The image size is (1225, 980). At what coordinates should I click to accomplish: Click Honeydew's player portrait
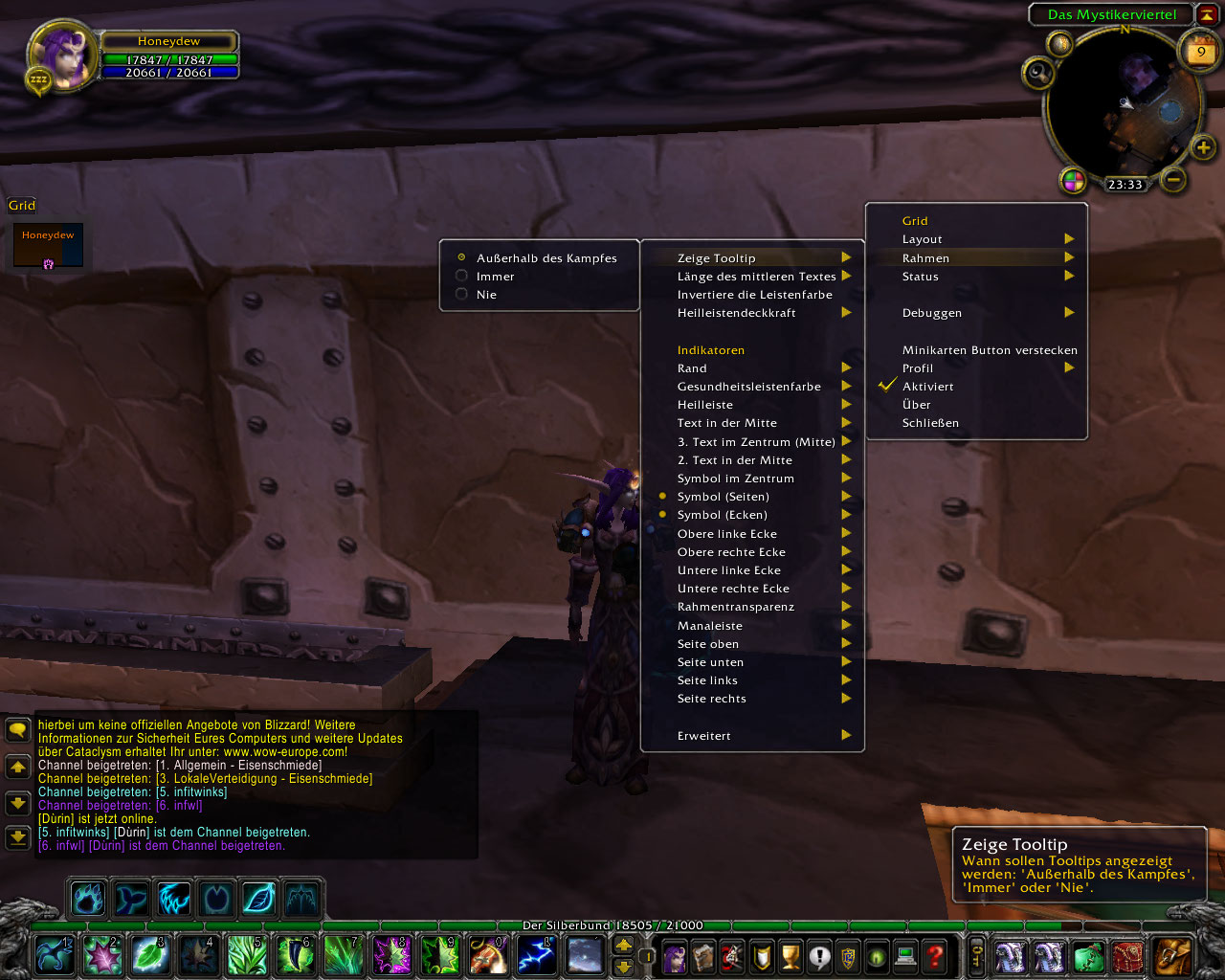point(63,54)
